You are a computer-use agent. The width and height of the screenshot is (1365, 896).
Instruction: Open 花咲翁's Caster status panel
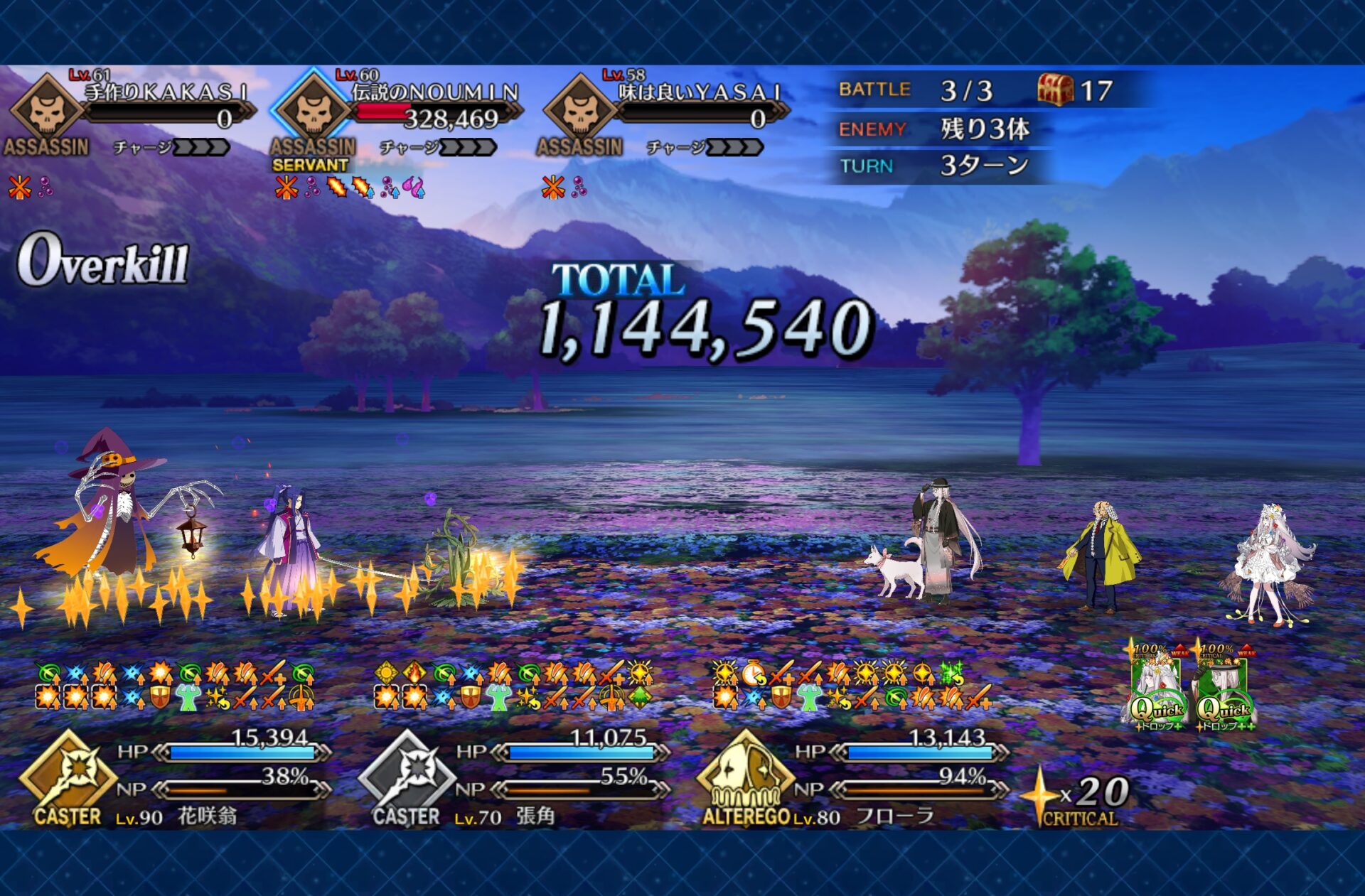[69, 778]
